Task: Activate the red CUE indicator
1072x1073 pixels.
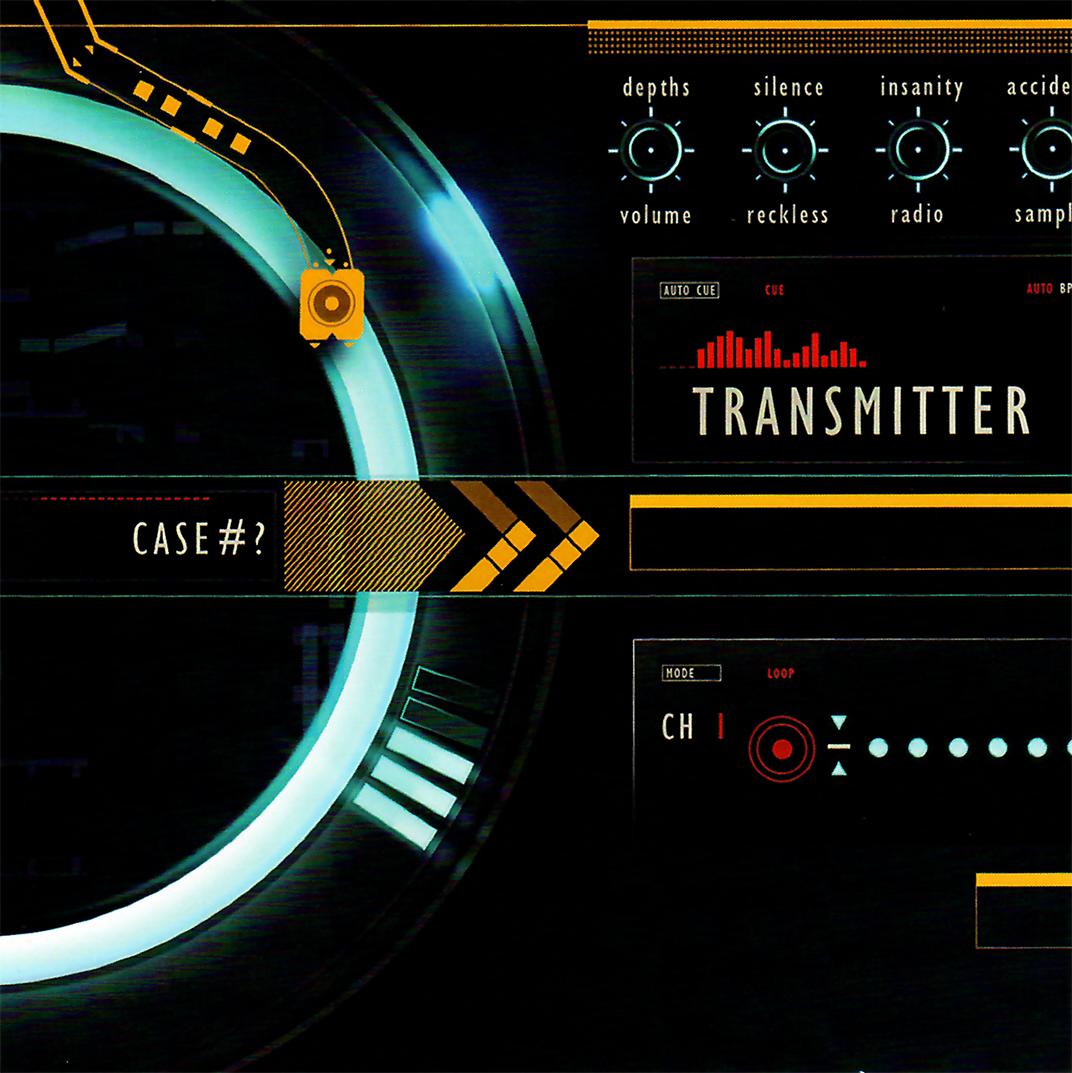Action: point(774,291)
